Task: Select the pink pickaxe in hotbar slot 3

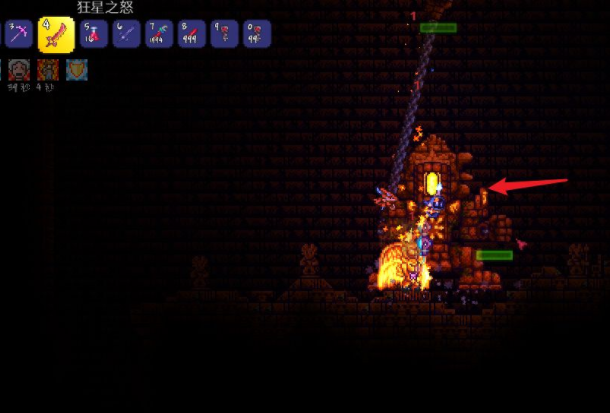Action: [x=21, y=35]
